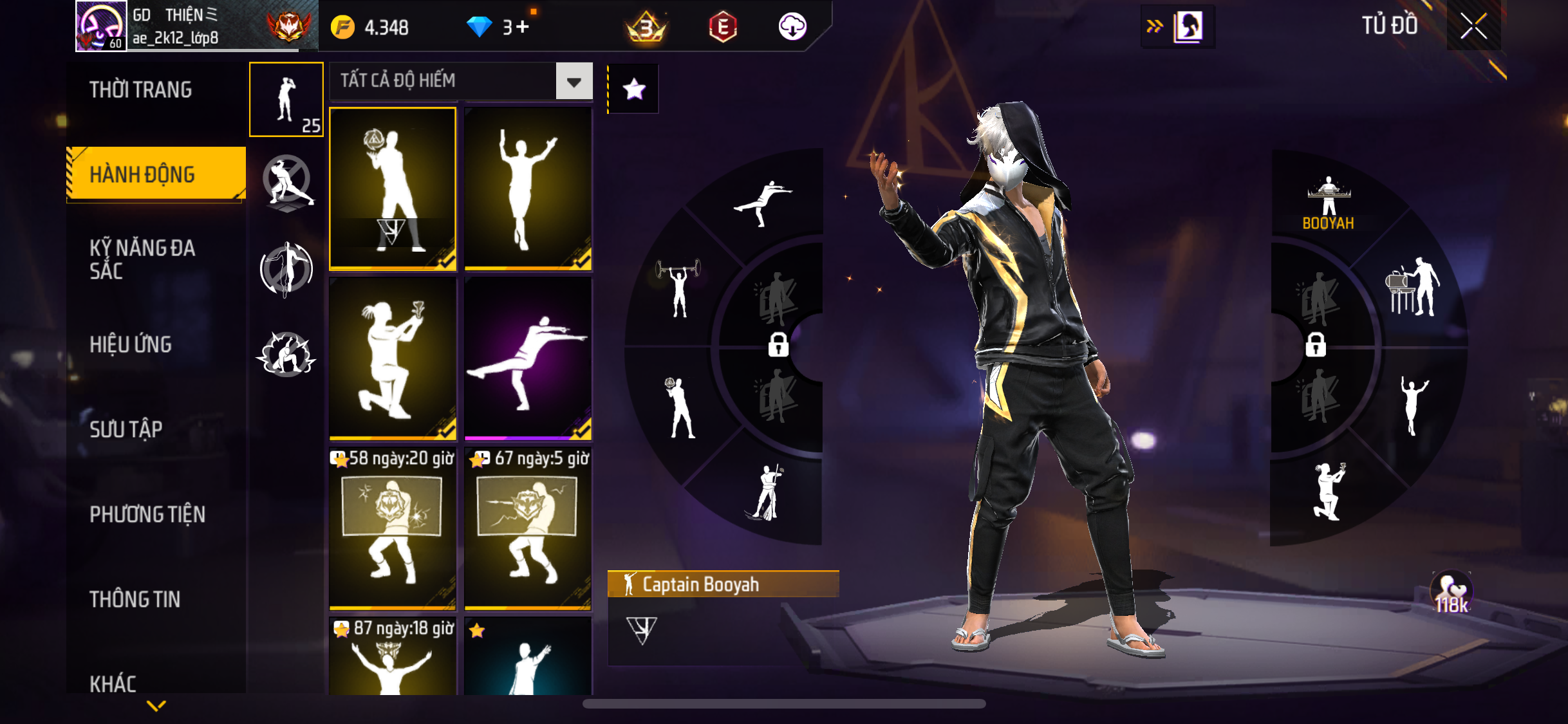Open the player profile avatar
1568x724 pixels.
101,26
